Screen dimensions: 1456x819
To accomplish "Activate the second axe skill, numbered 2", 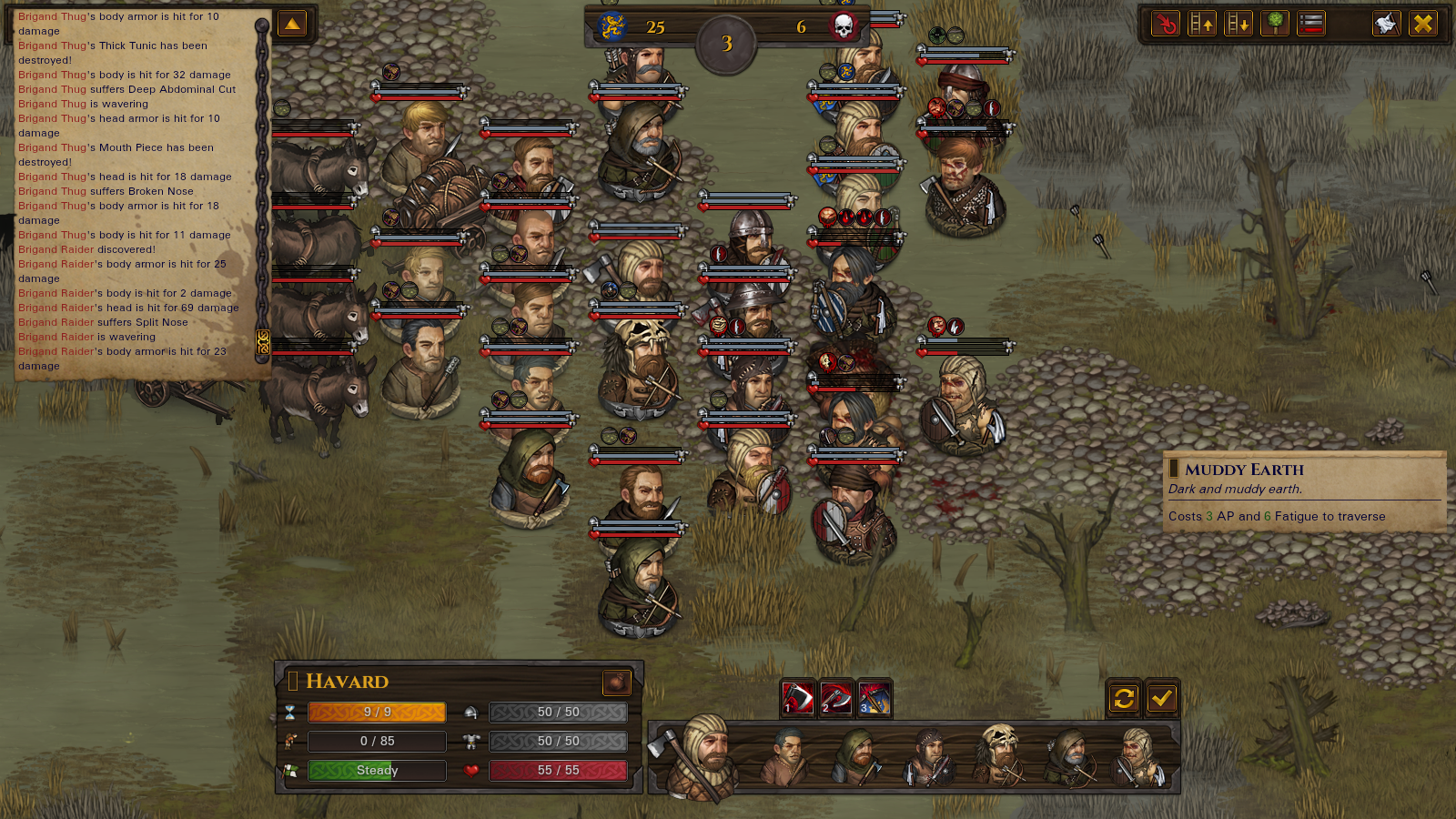I will (x=836, y=698).
